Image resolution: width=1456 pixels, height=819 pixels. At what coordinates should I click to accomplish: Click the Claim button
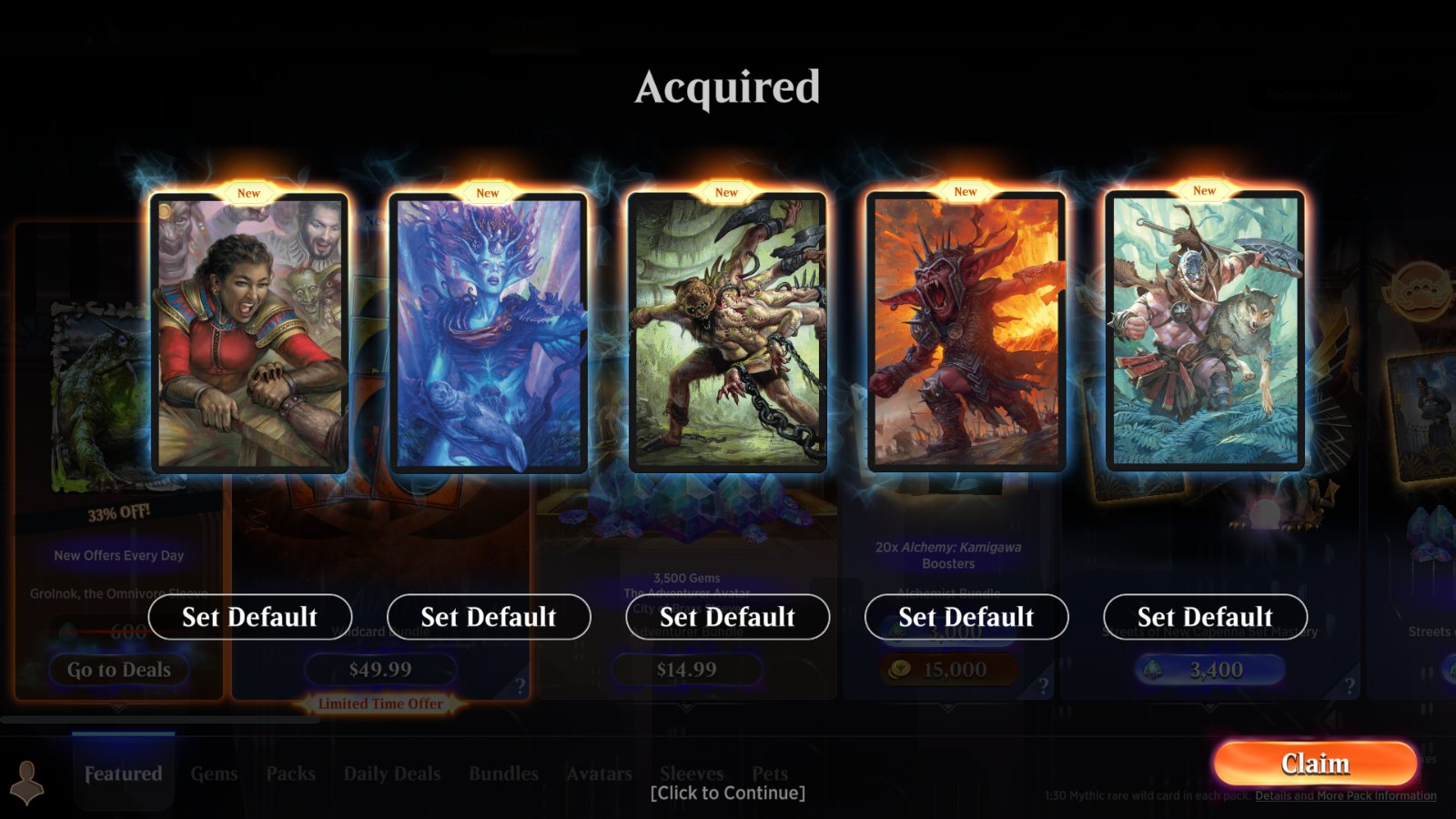(x=1314, y=763)
